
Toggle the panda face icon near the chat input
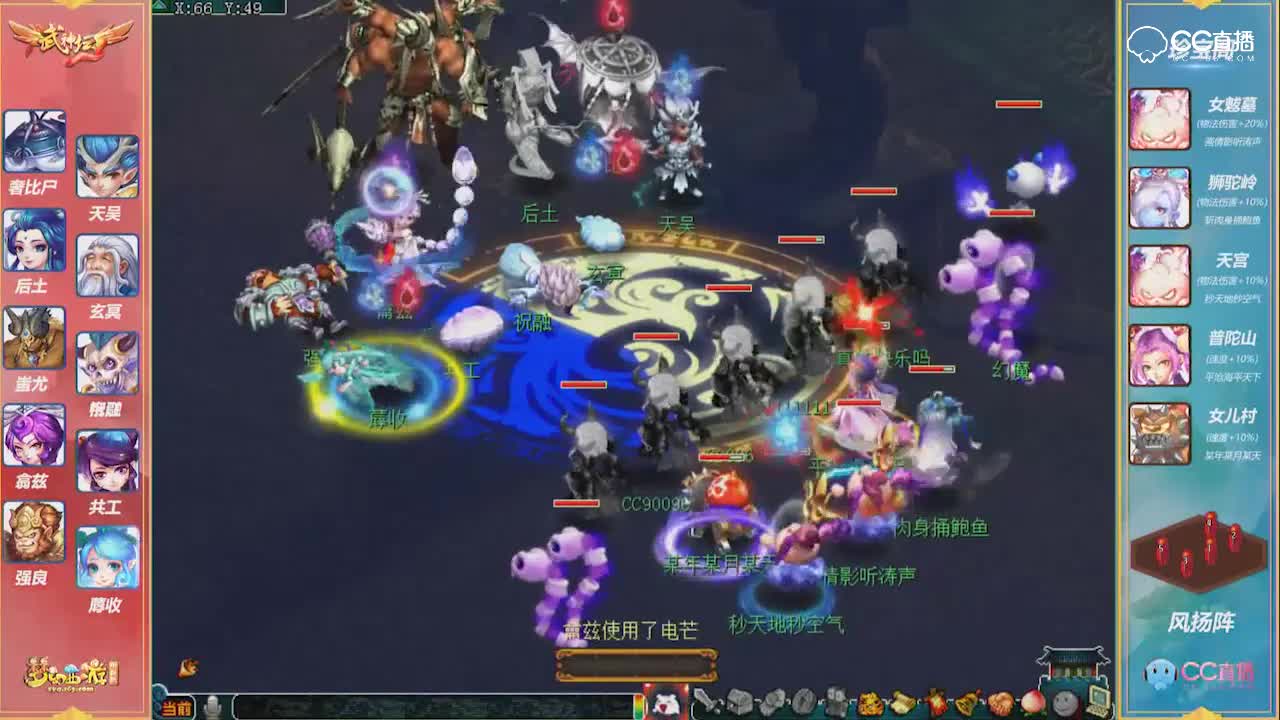pos(665,704)
